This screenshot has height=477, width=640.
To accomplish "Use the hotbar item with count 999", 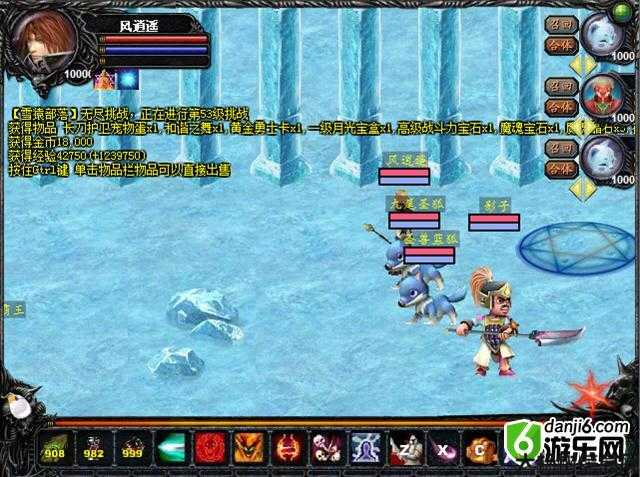I will tap(130, 448).
